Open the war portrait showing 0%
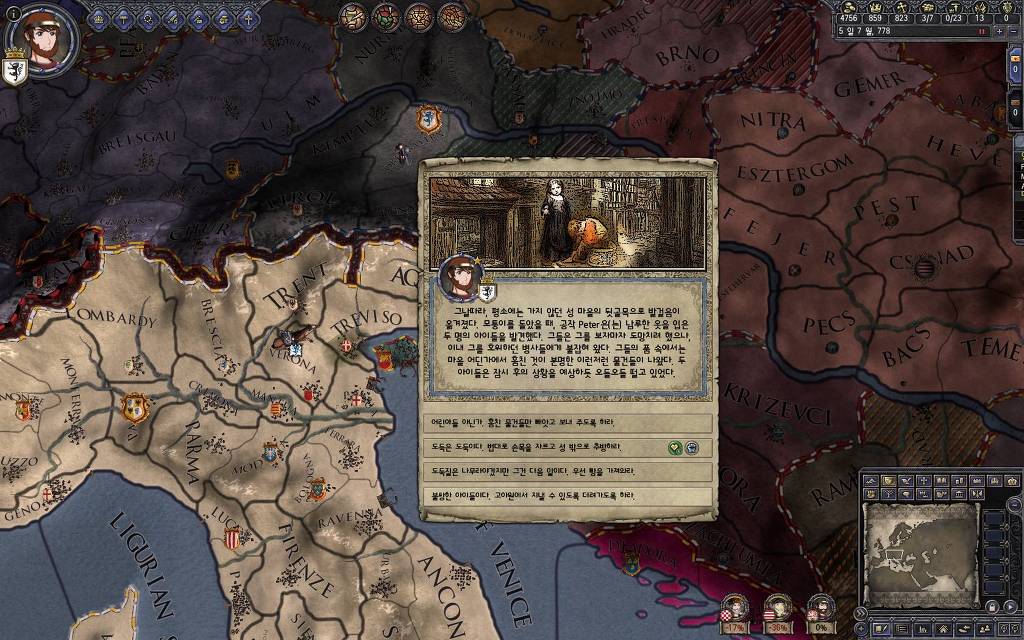This screenshot has width=1024, height=640. pyautogui.click(x=820, y=608)
